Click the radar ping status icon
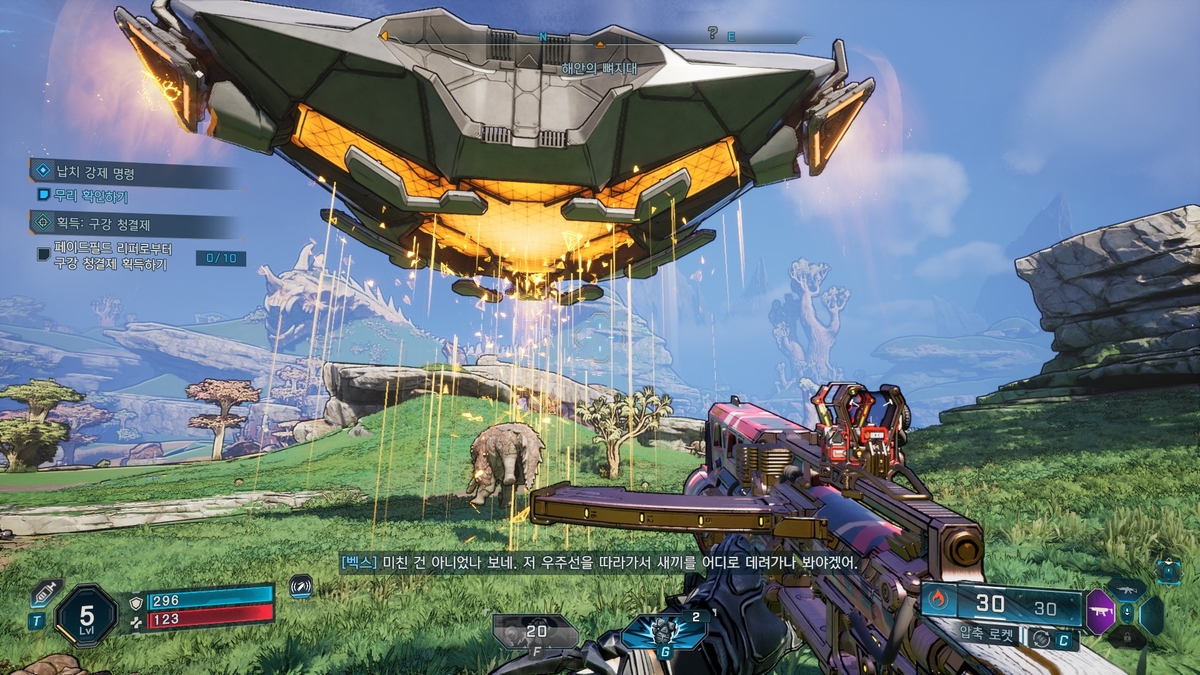The height and width of the screenshot is (675, 1200). coord(301,587)
